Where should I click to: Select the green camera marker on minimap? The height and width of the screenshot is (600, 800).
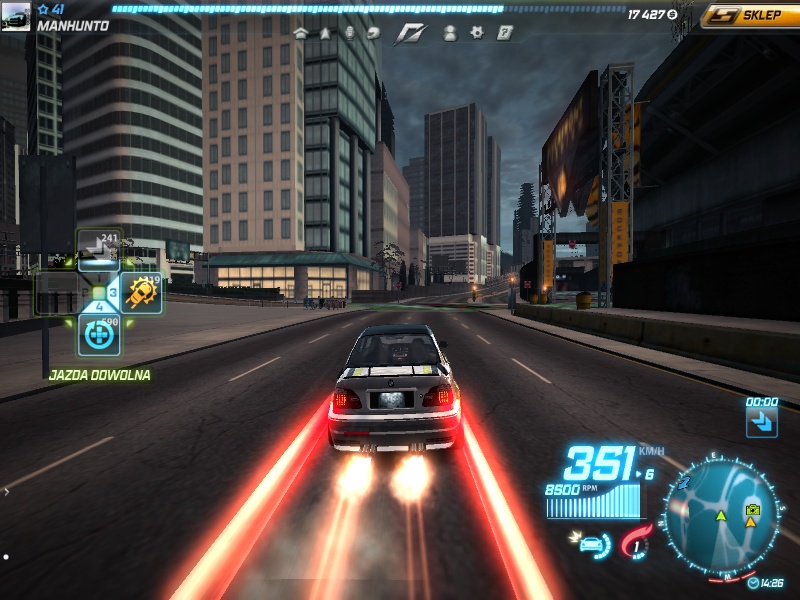(752, 510)
